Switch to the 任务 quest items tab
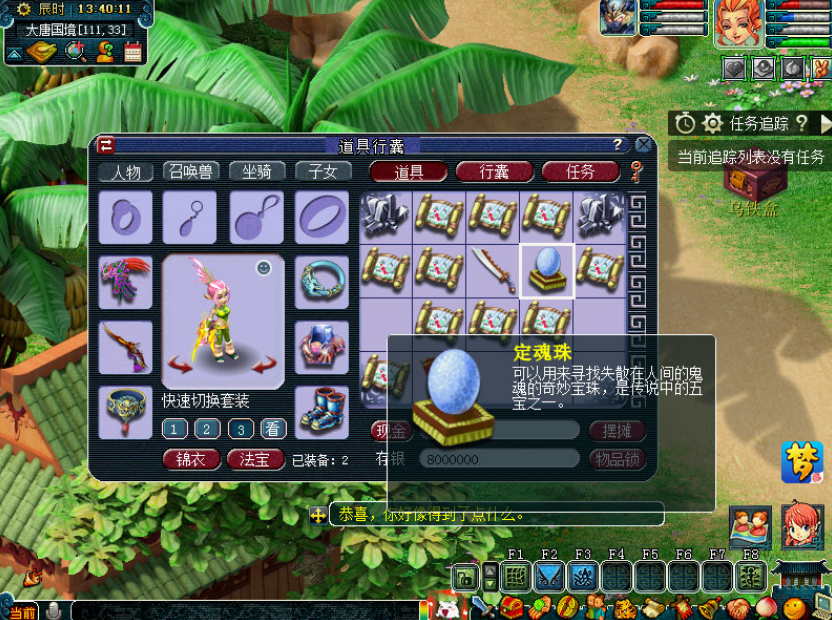The image size is (832, 620). click(580, 172)
